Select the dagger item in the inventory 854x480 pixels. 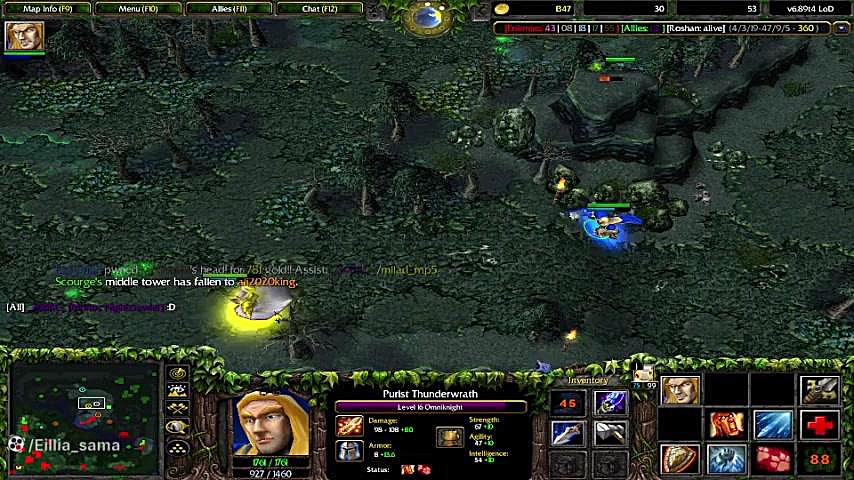pyautogui.click(x=567, y=433)
